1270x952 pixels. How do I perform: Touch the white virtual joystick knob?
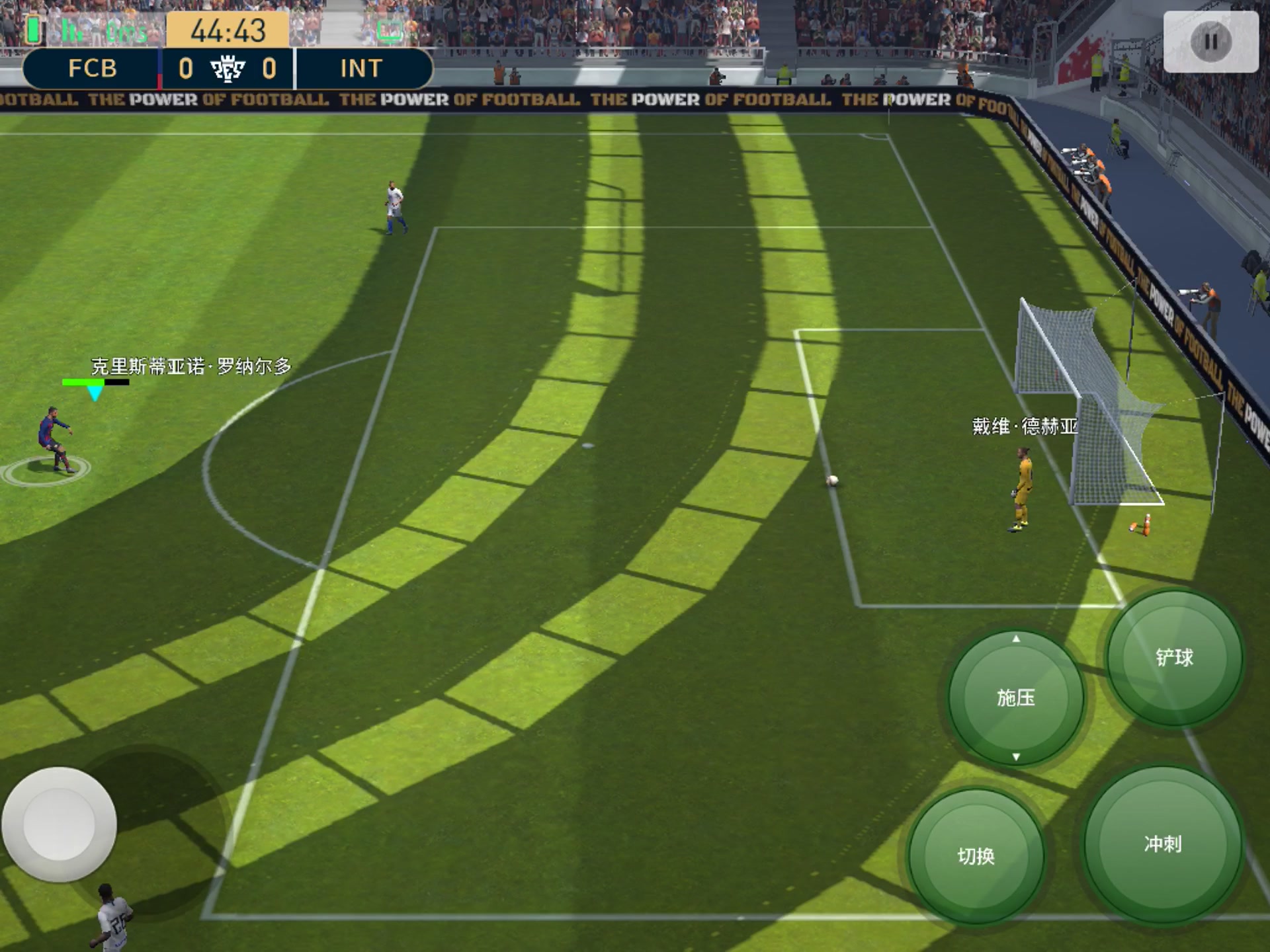click(60, 824)
